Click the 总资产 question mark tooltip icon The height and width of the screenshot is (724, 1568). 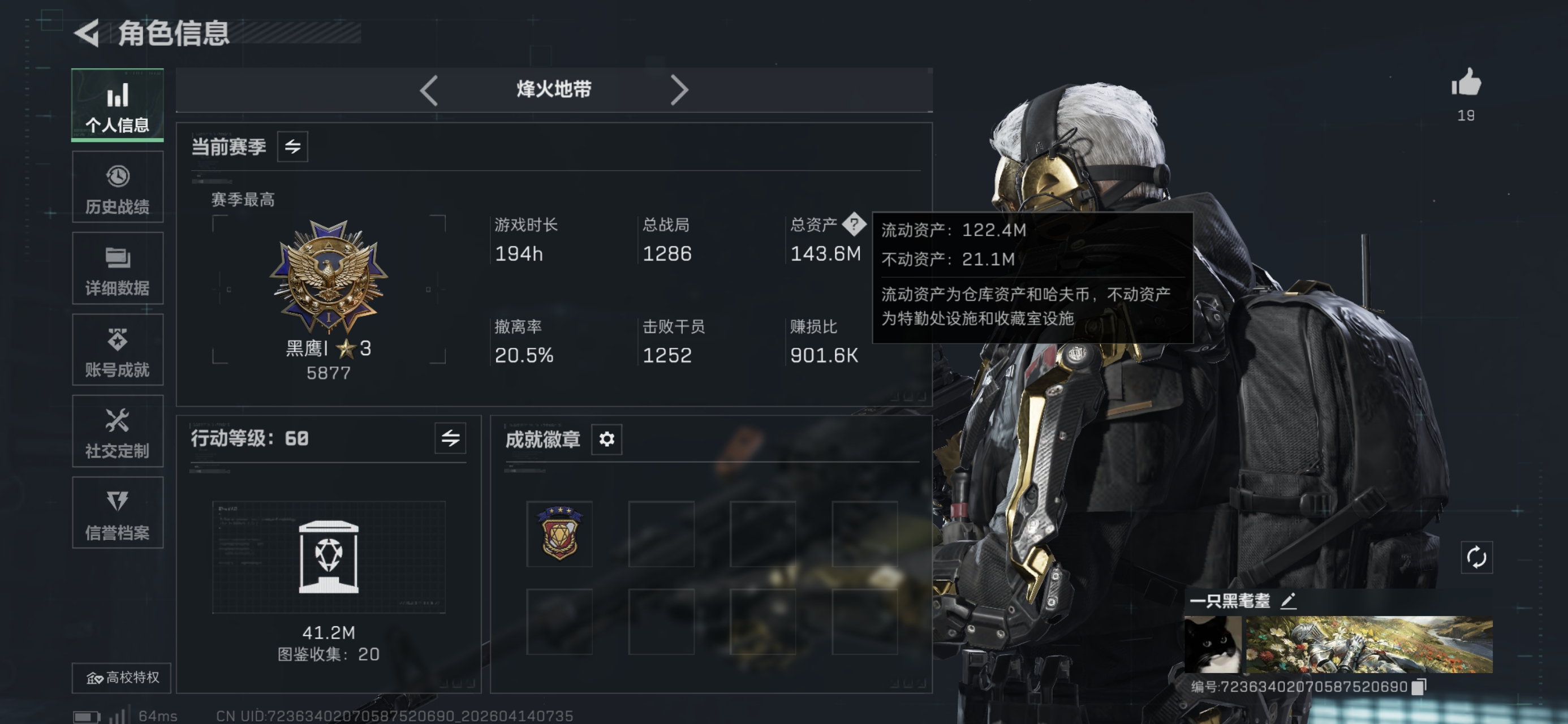click(x=855, y=224)
